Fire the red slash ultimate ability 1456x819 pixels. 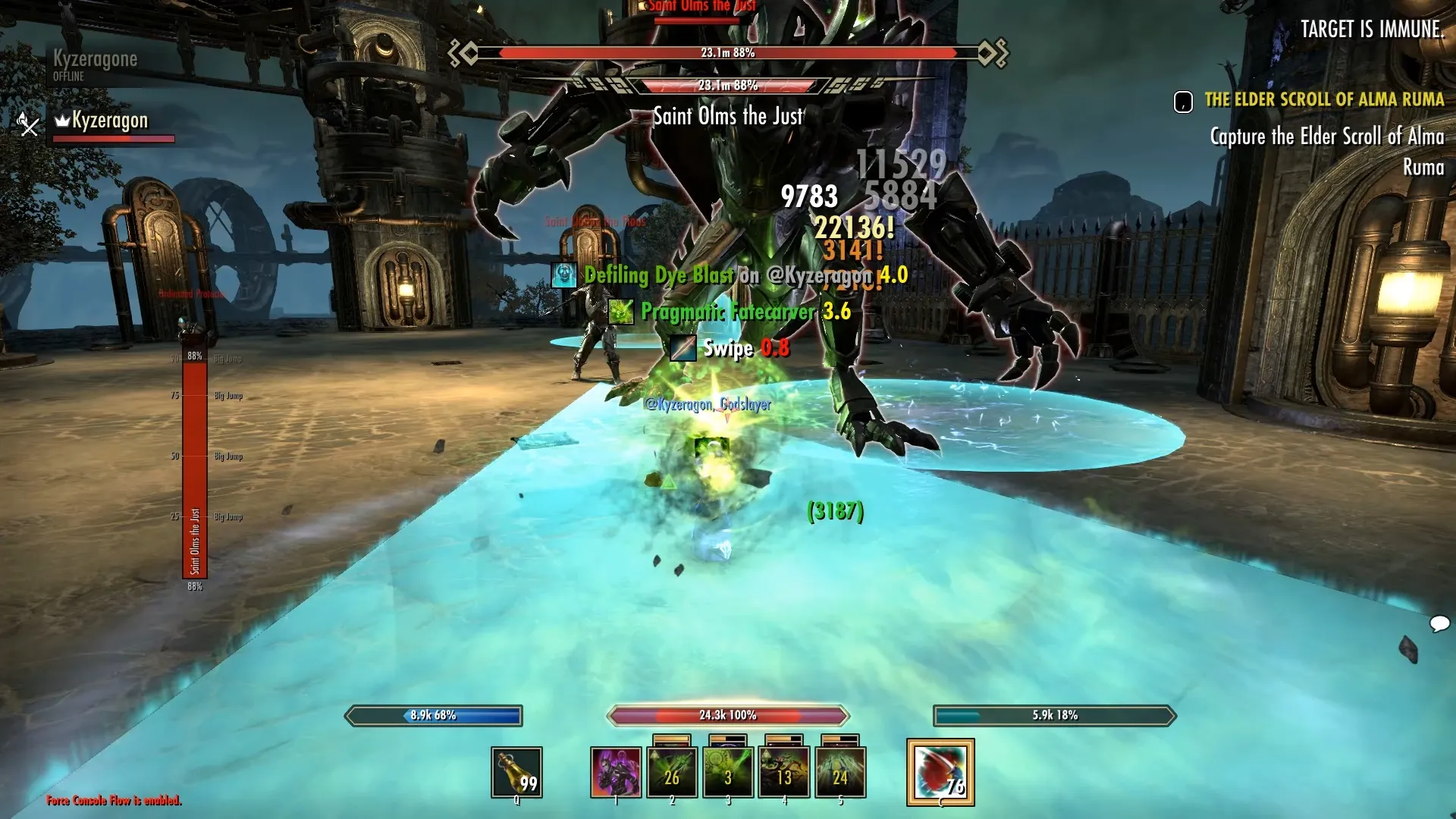pyautogui.click(x=940, y=772)
